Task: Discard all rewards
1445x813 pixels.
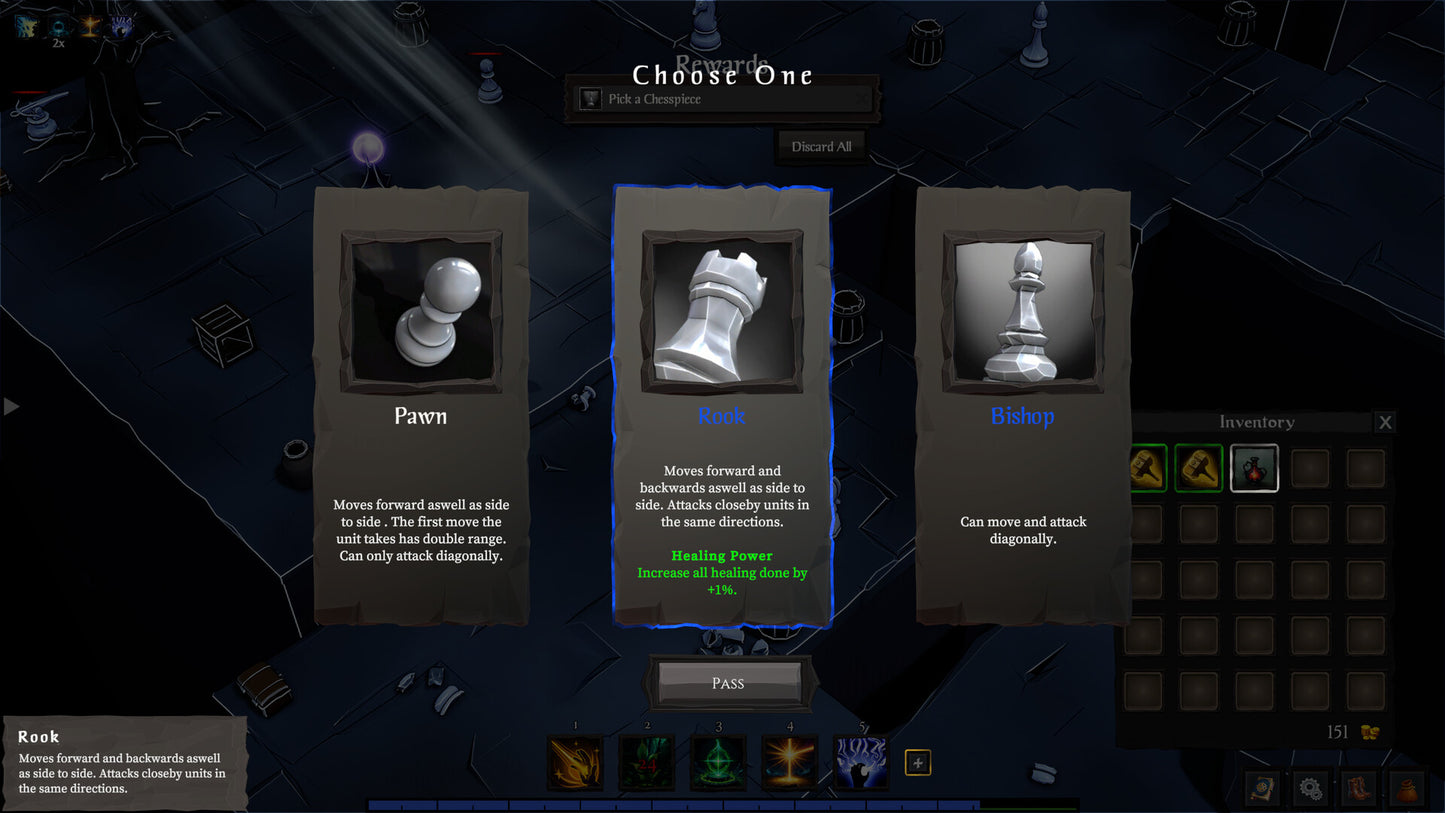Action: click(821, 147)
